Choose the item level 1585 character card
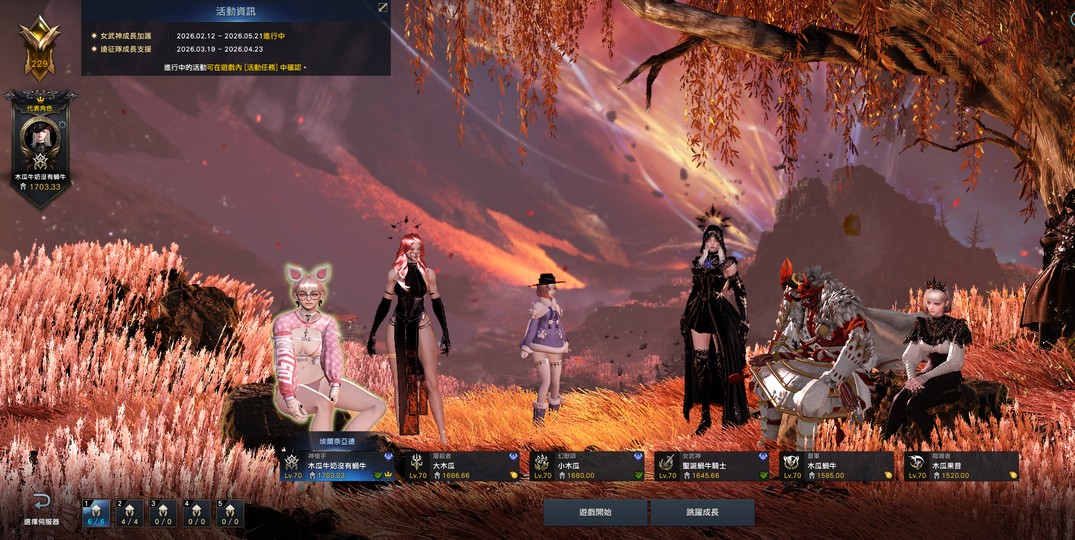 pos(837,466)
